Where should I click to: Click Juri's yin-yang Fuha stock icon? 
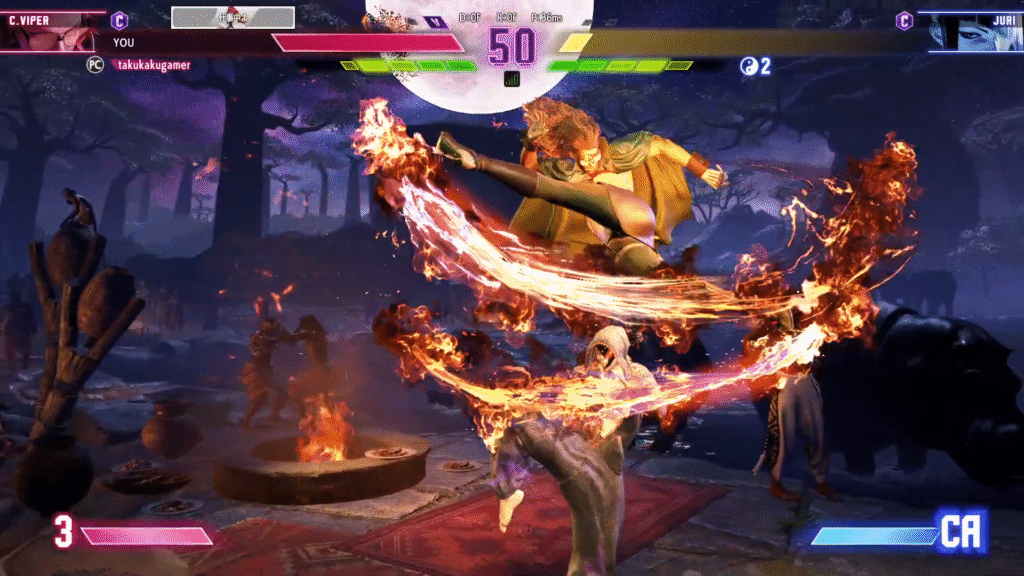tap(748, 66)
